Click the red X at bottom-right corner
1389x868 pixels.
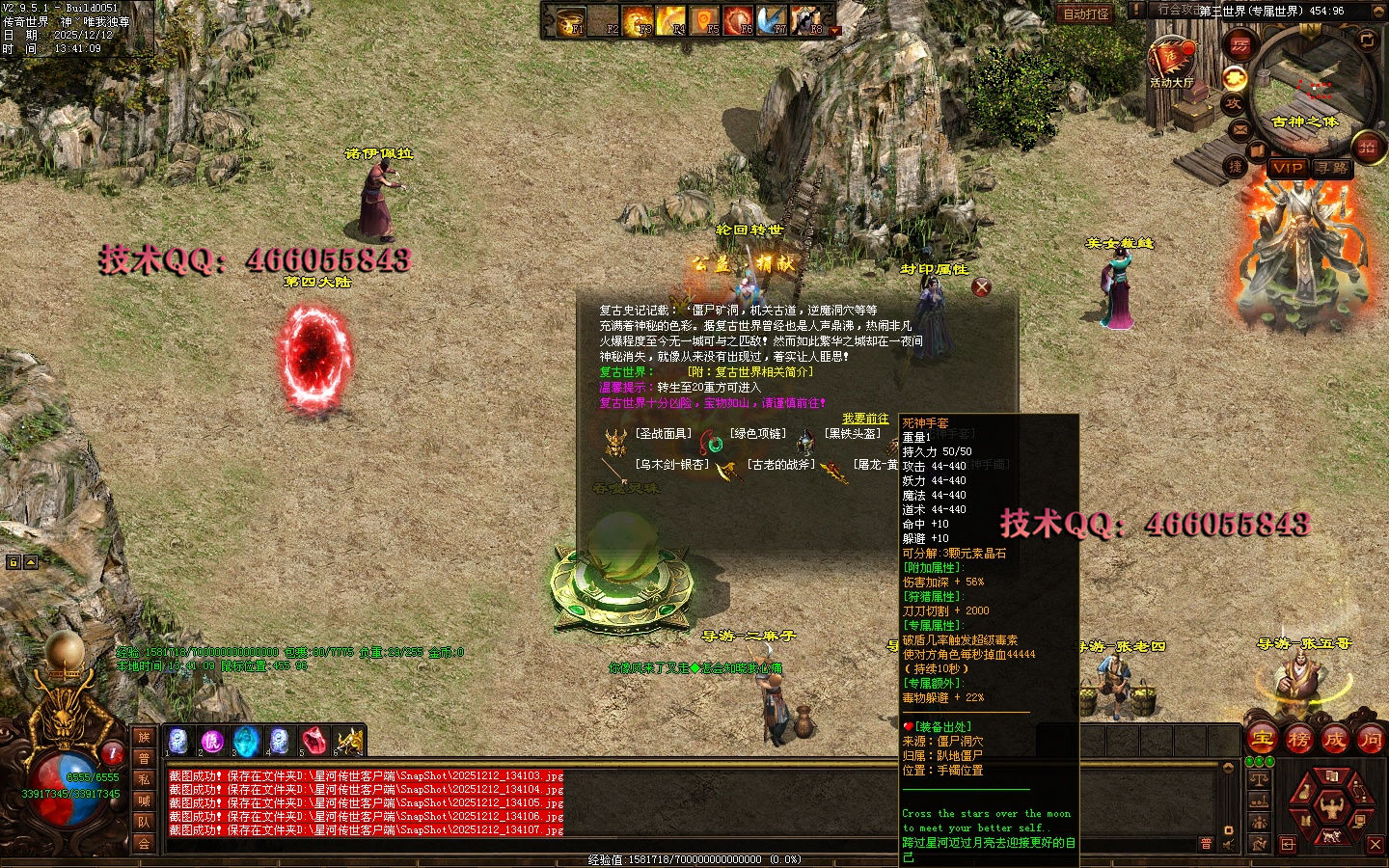[1375, 845]
